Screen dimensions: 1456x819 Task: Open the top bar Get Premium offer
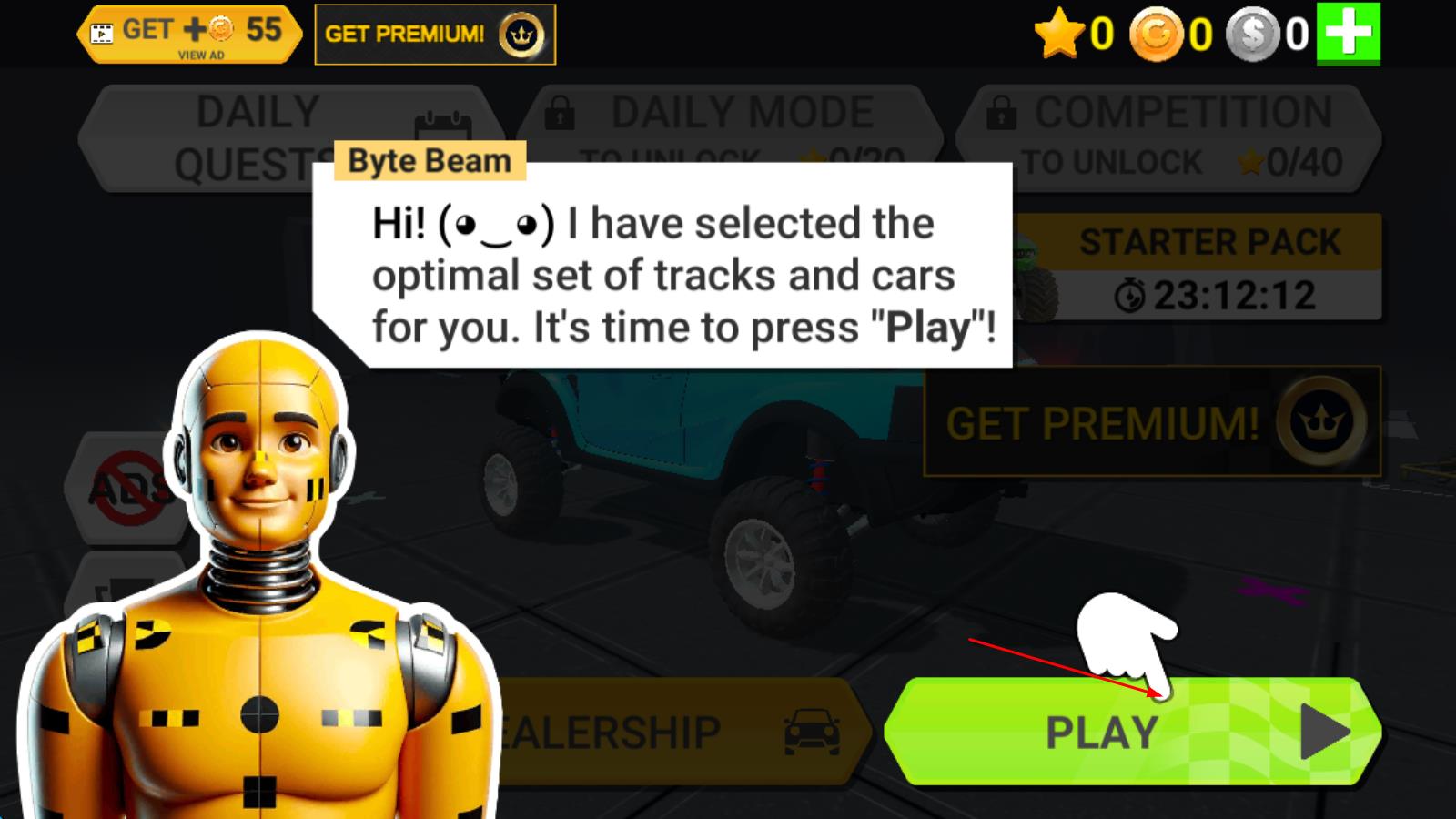(434, 35)
